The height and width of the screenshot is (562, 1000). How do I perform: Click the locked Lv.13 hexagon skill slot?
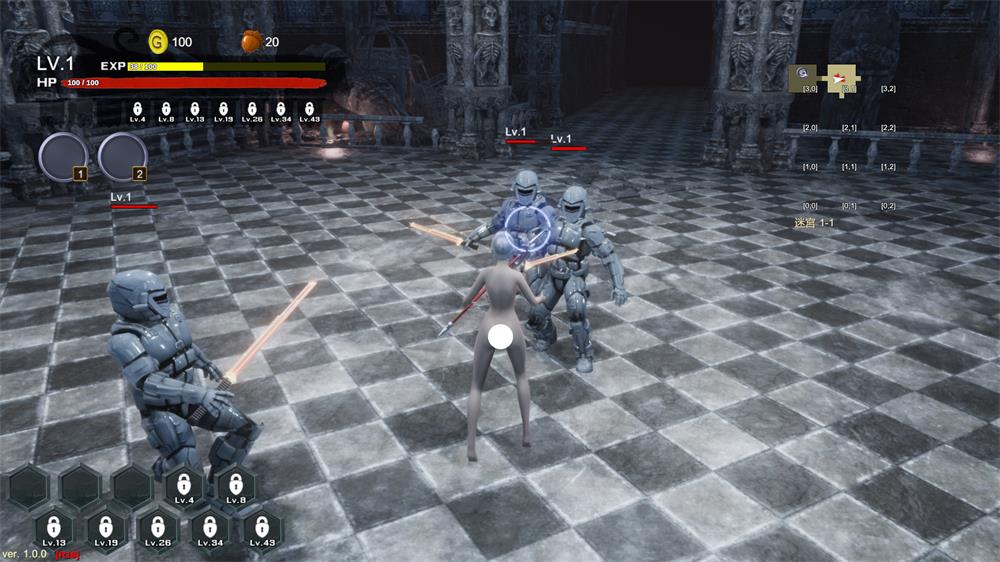coord(54,529)
